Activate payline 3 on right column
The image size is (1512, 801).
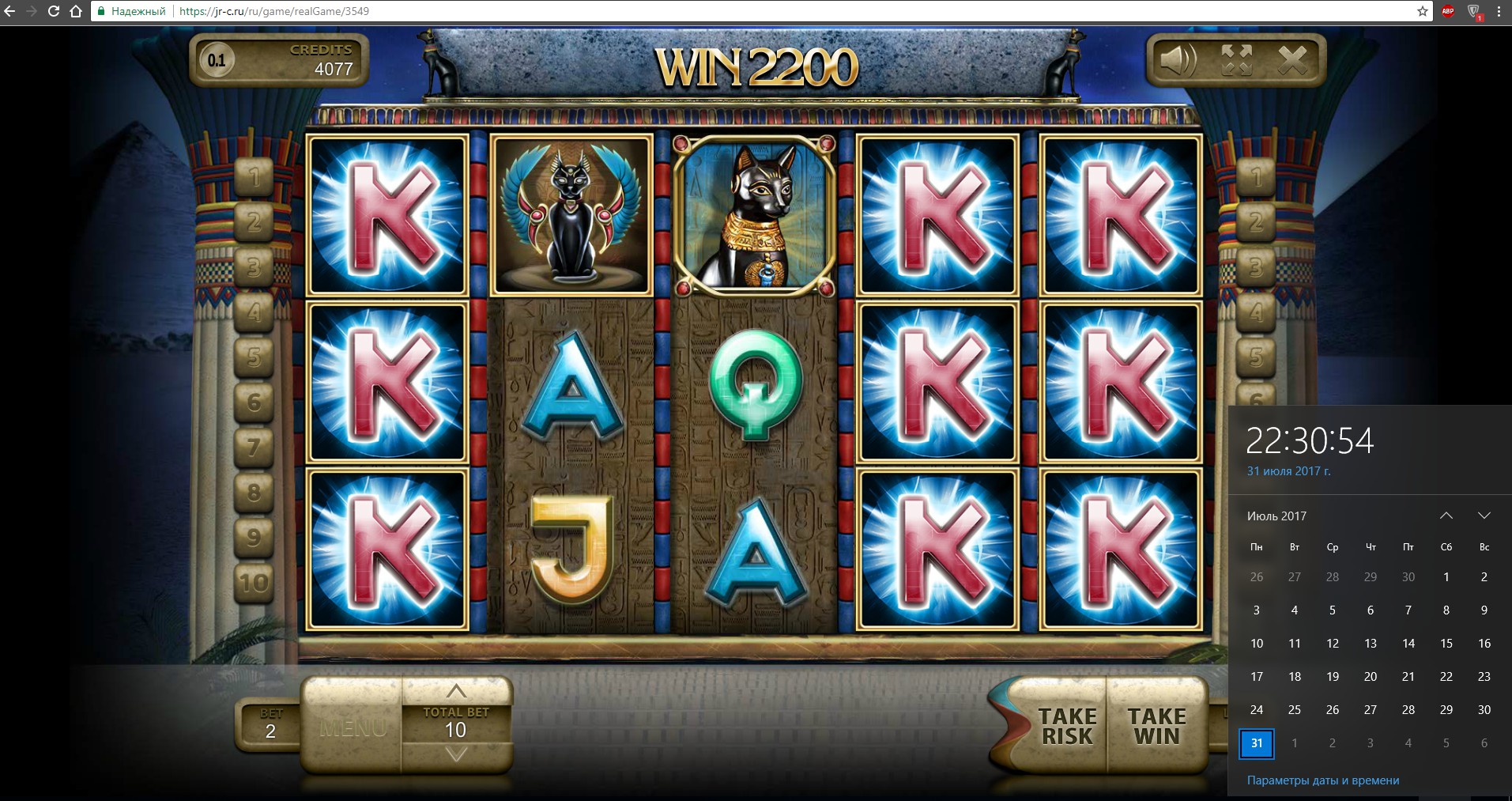pos(1255,267)
